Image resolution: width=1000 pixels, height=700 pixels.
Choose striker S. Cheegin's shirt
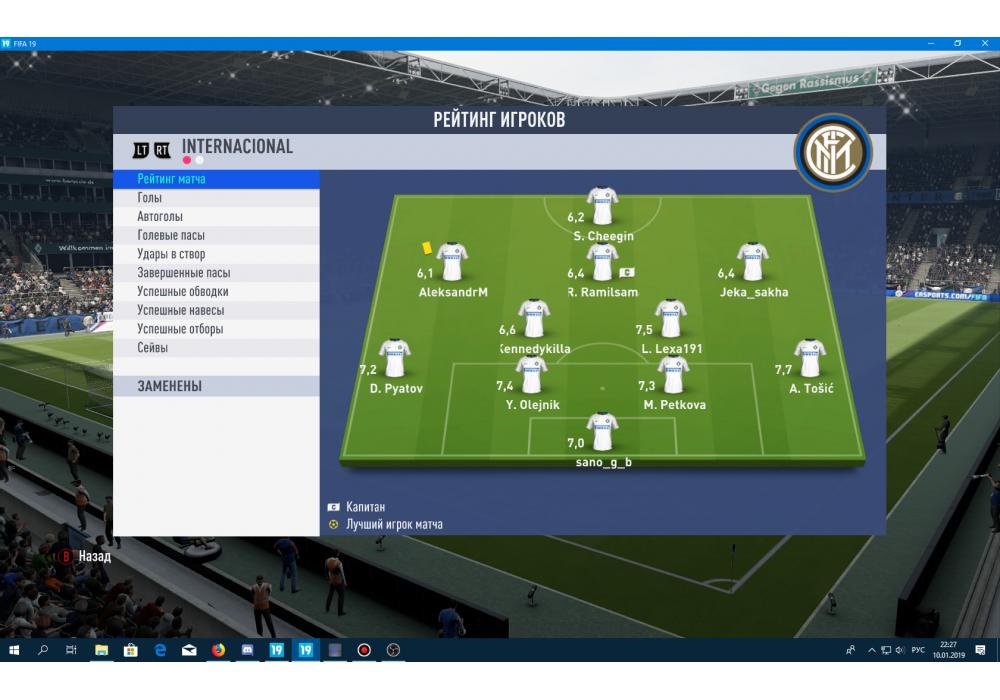603,206
